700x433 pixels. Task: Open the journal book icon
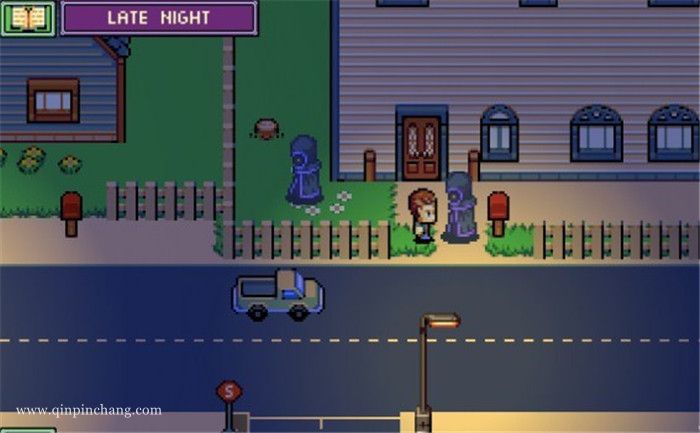click(27, 17)
